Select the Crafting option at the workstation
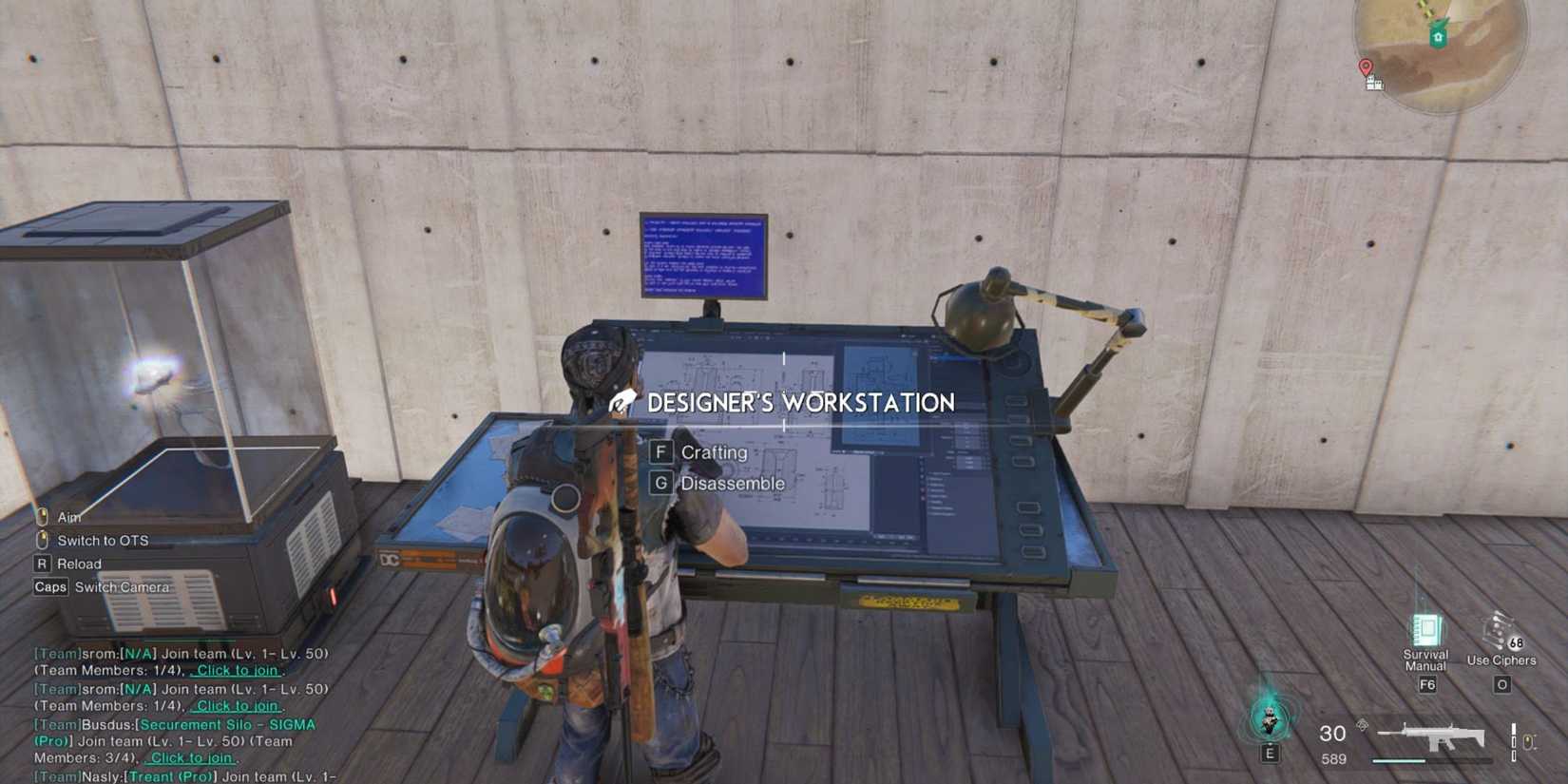Viewport: 1568px width, 784px height. click(x=713, y=452)
